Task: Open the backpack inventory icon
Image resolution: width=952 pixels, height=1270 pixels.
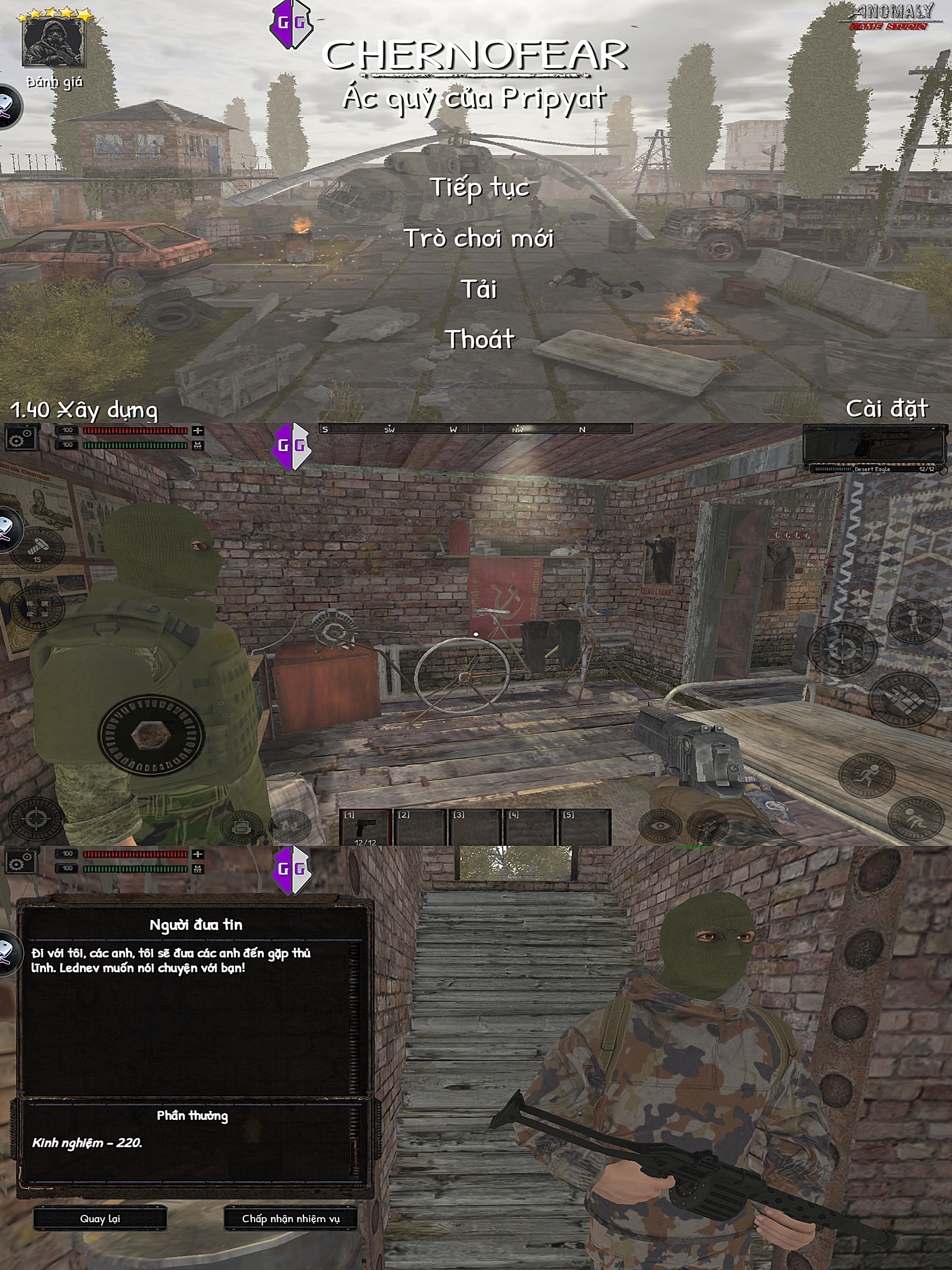Action: pos(242,827)
